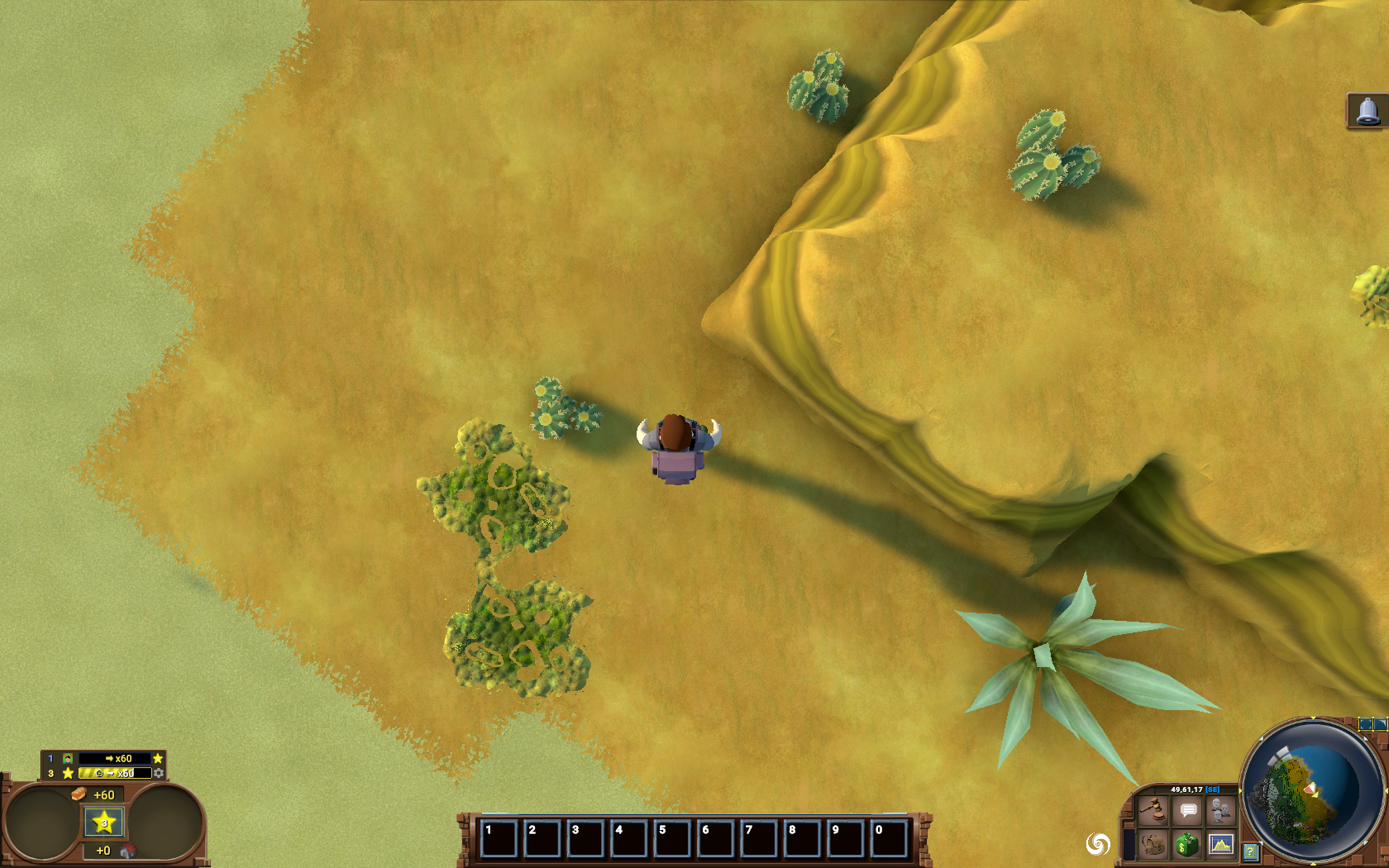Open the skill points star button

pyautogui.click(x=104, y=823)
